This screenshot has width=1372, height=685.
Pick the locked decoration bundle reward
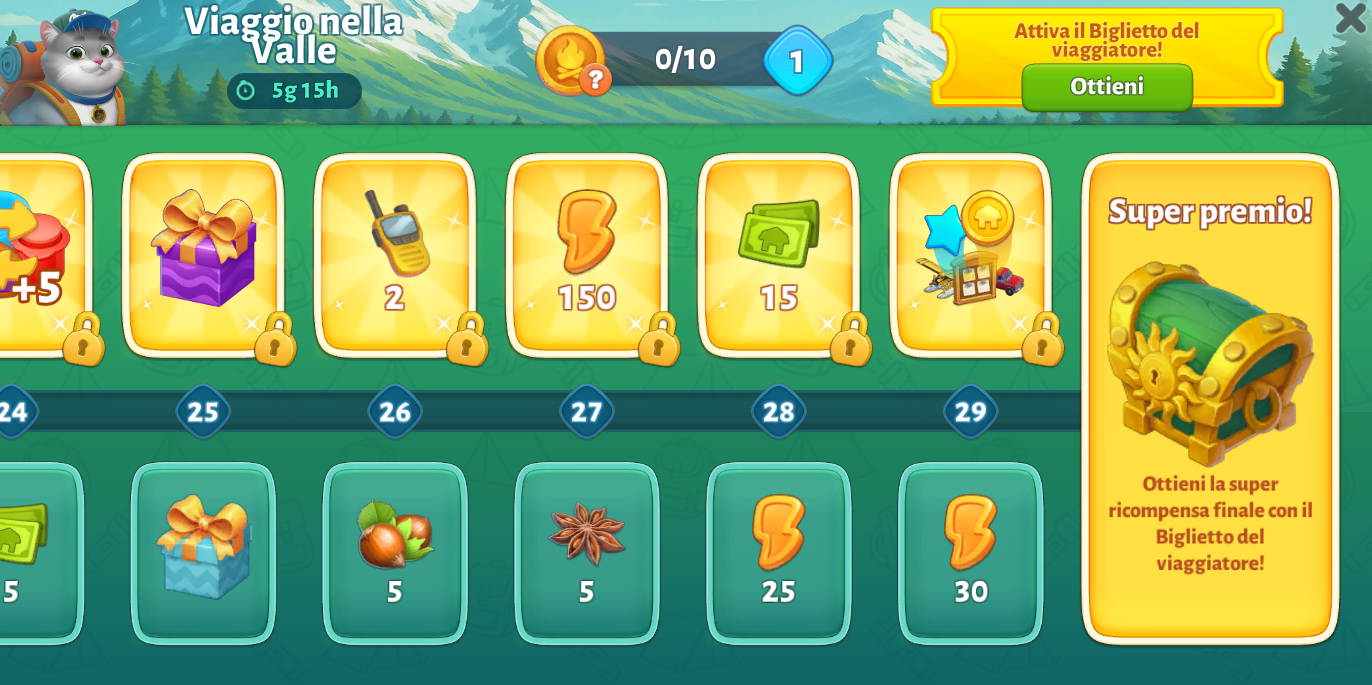click(x=970, y=254)
